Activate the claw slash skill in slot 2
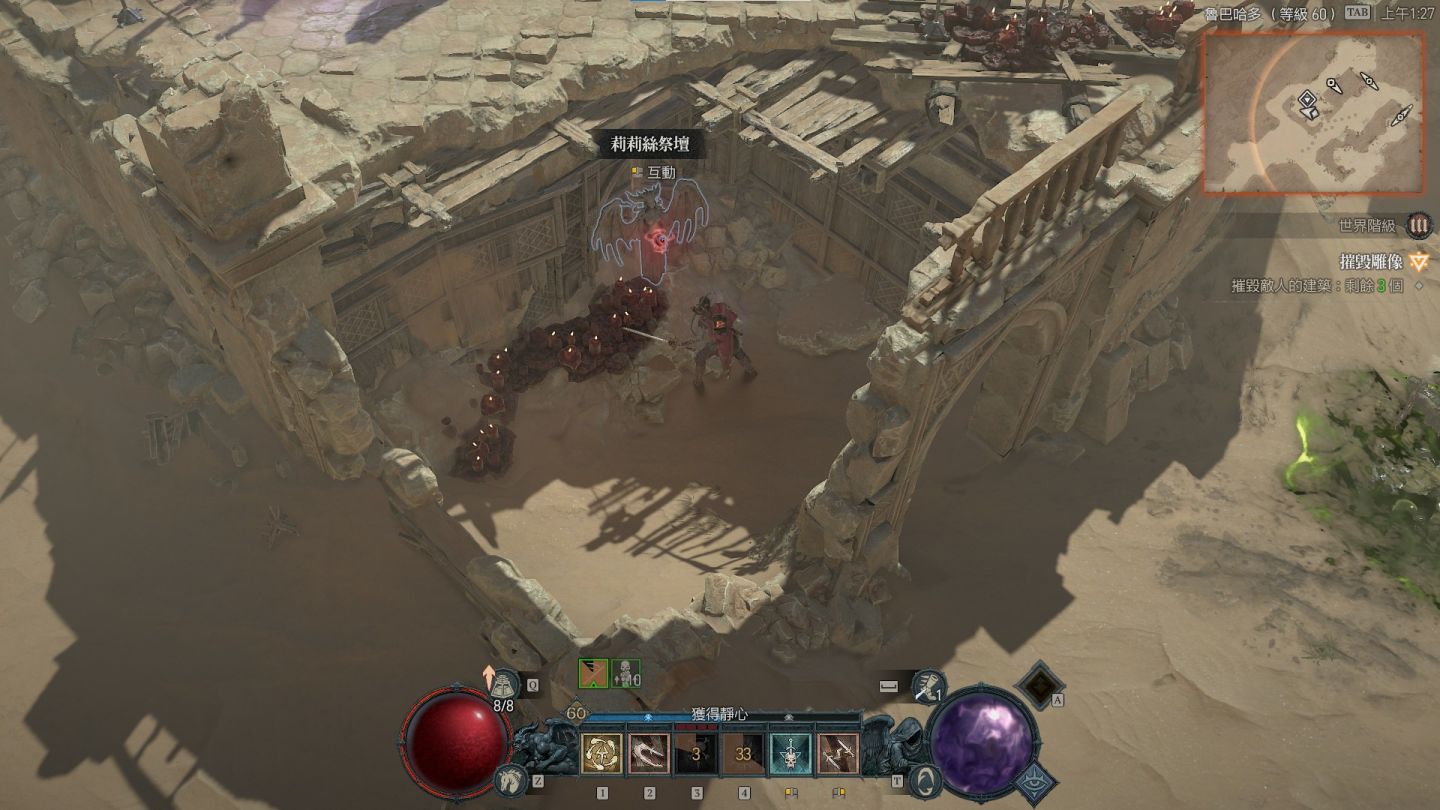 649,753
